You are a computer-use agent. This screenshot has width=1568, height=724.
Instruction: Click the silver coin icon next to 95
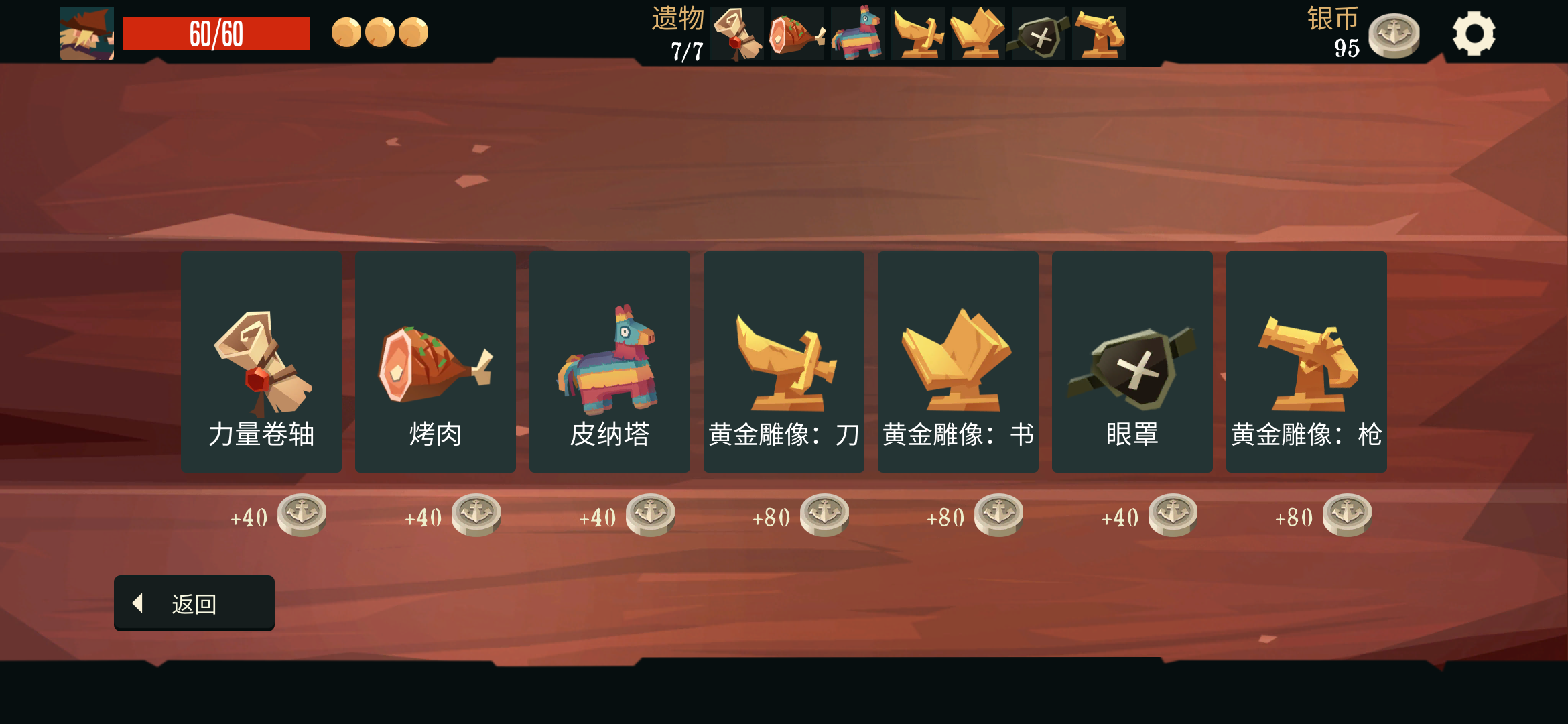pos(1393,37)
